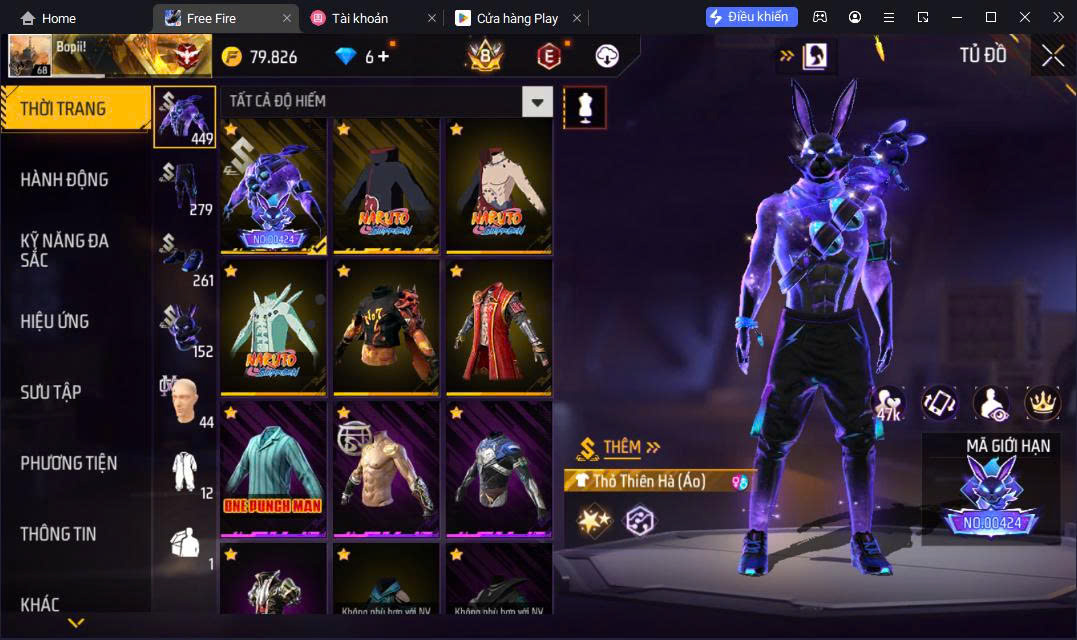
Task: Go to Phương Tiện category
Action: 68,463
